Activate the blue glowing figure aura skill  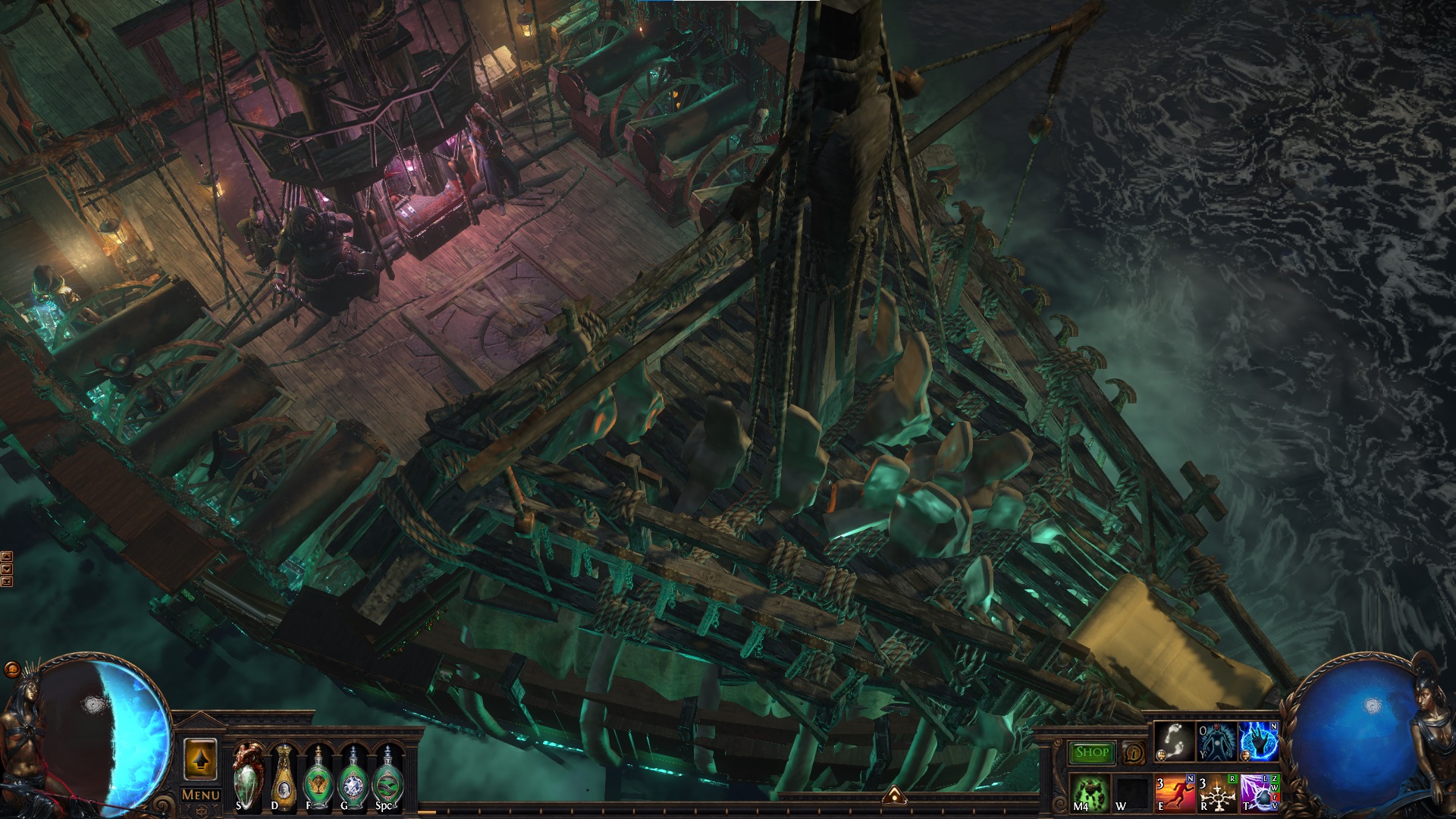[x=1216, y=741]
